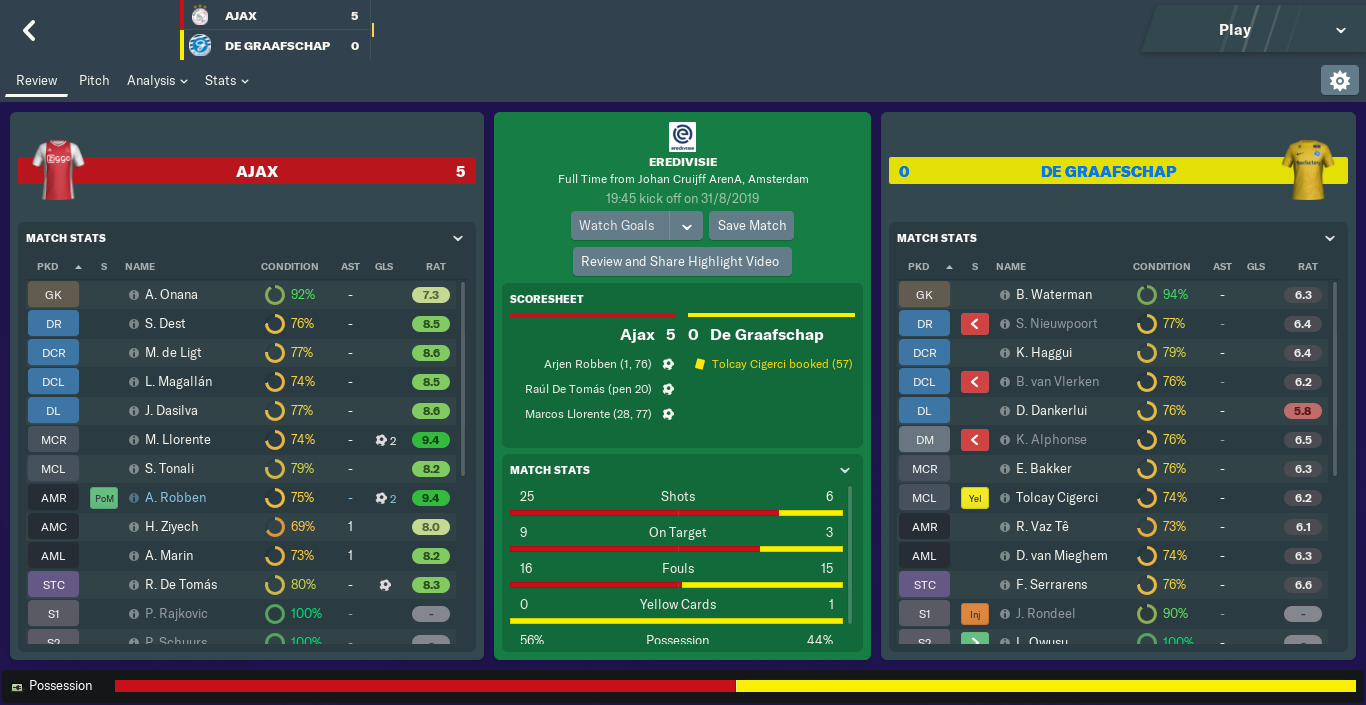Collapse De Graafschap Match Stats chevron
The image size is (1366, 705).
point(1329,238)
